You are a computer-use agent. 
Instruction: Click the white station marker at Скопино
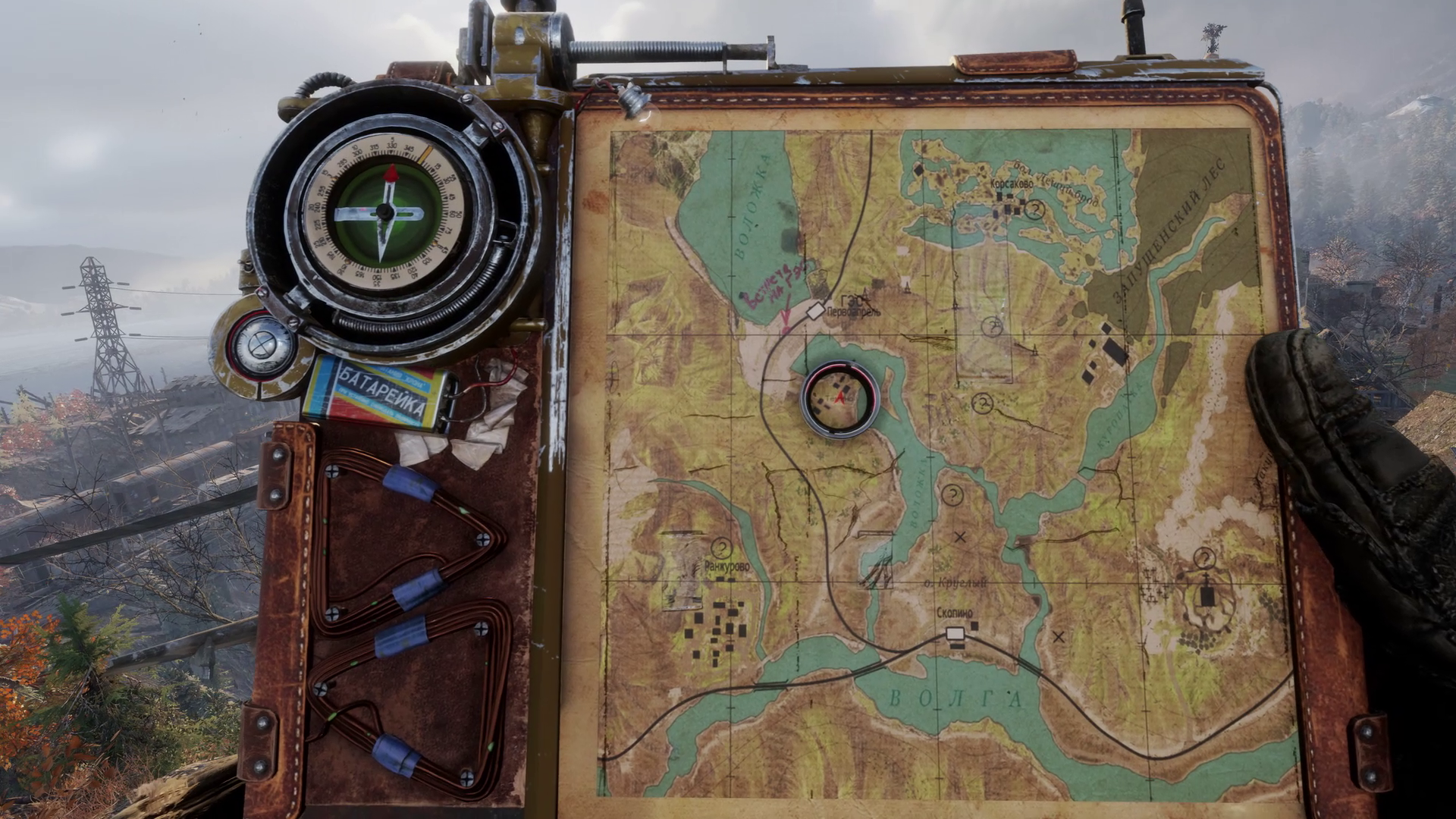click(x=955, y=633)
